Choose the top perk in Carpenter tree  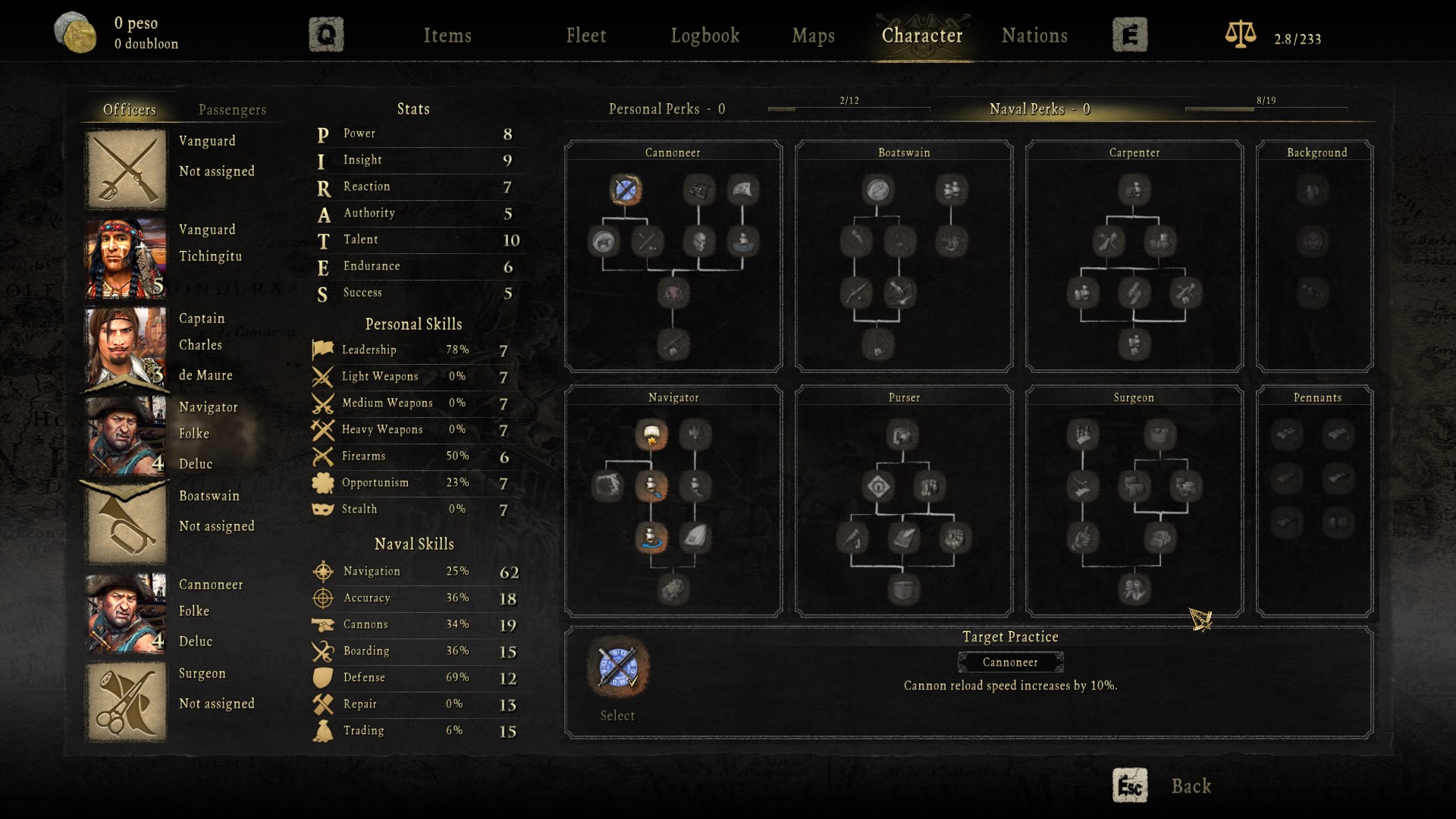tap(1134, 190)
